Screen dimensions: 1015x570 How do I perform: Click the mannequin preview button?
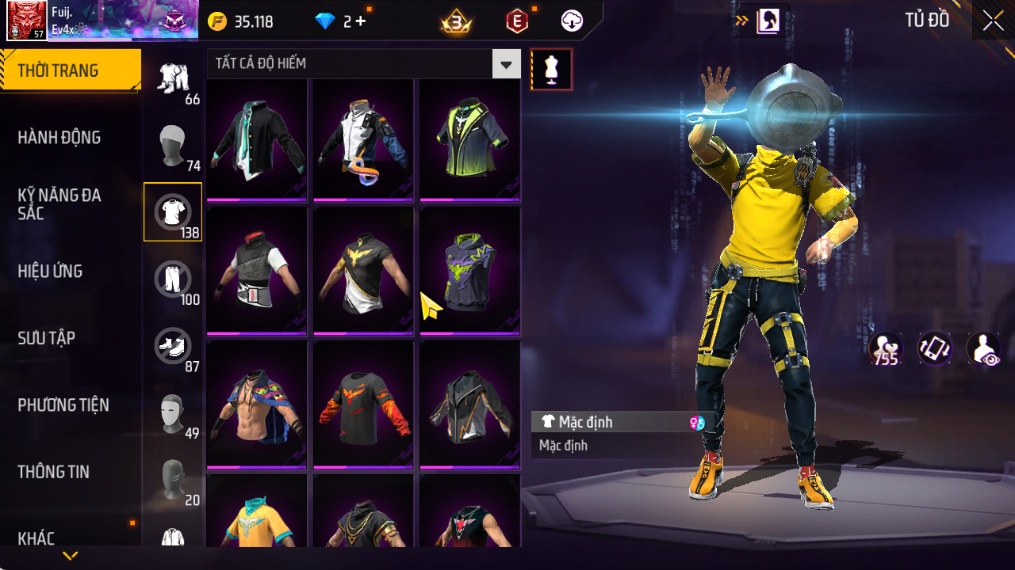coord(551,69)
